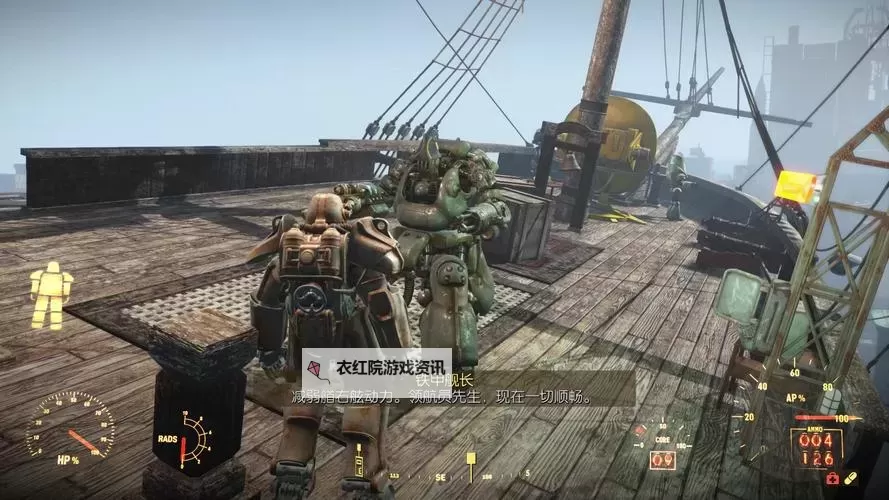Click the power armor condition icon
The width and height of the screenshot is (889, 500).
(51, 295)
